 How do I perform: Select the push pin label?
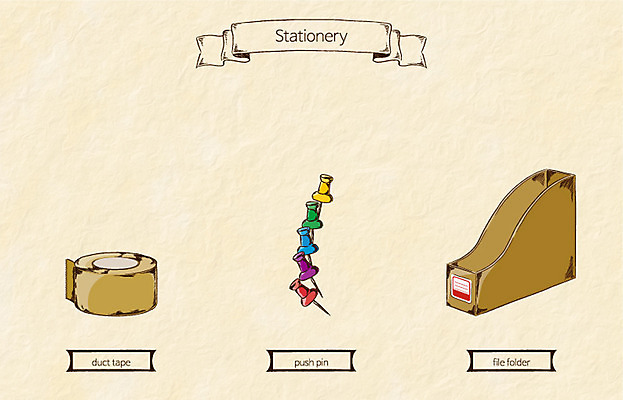coord(311,361)
